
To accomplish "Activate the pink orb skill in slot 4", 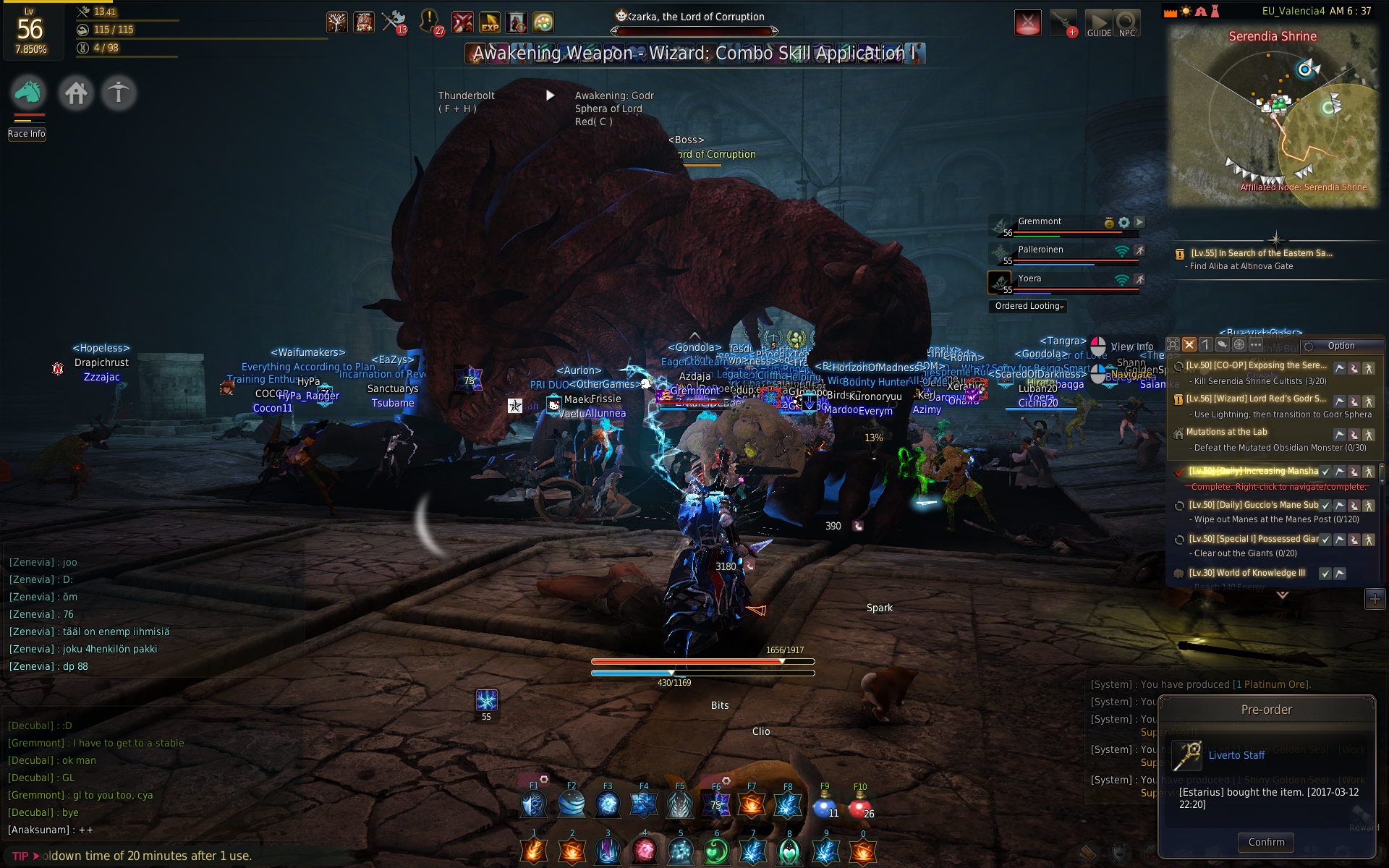I will pos(644,851).
